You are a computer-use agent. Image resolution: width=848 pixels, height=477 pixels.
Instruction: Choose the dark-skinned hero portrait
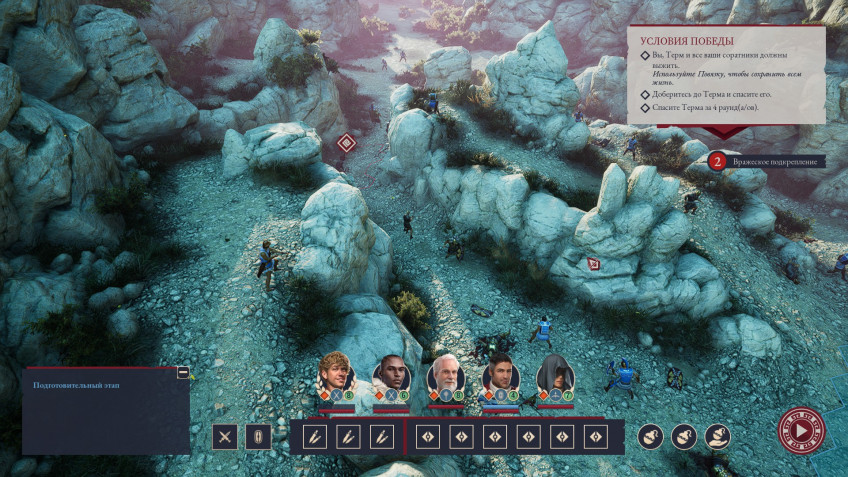point(391,376)
